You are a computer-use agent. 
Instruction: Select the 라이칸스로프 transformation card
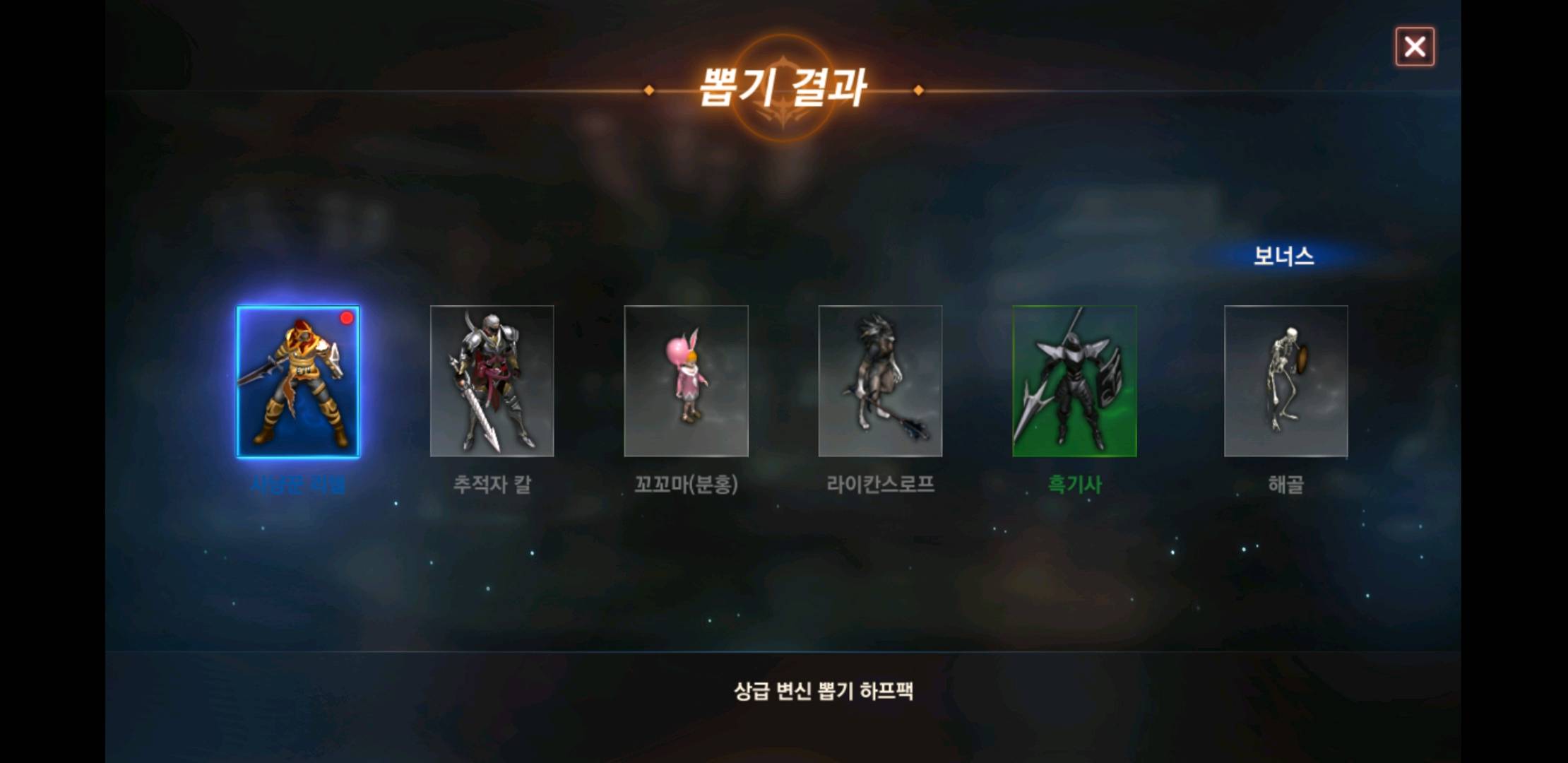880,381
